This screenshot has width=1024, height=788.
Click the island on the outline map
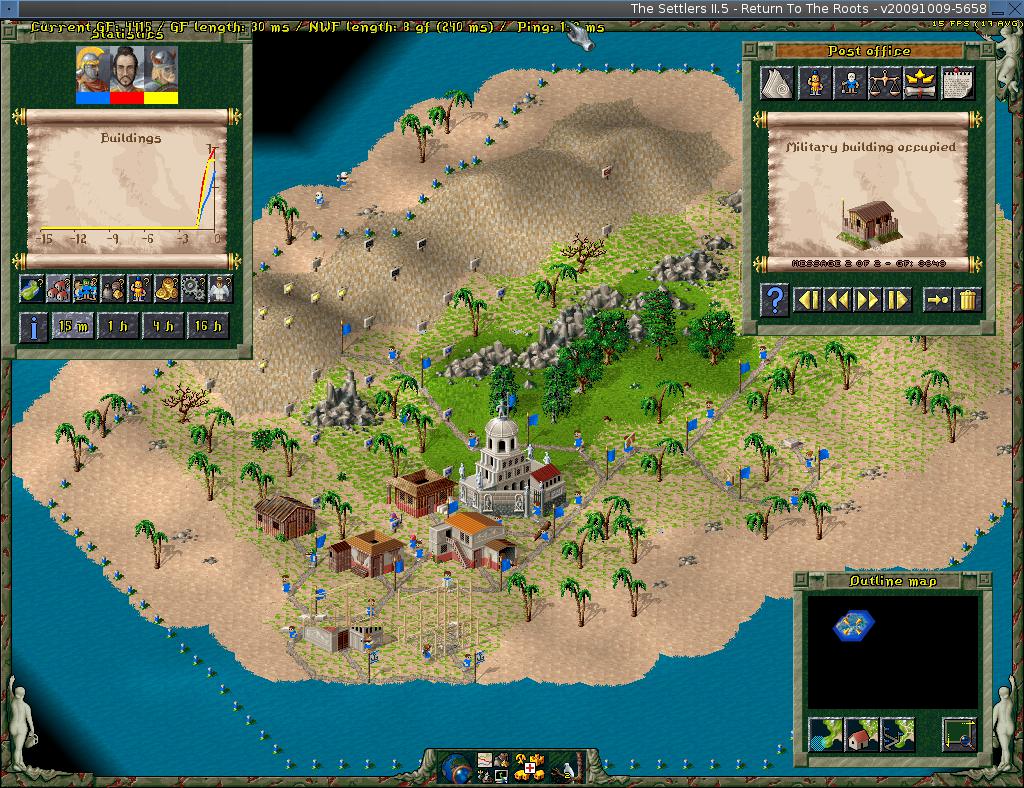point(853,625)
